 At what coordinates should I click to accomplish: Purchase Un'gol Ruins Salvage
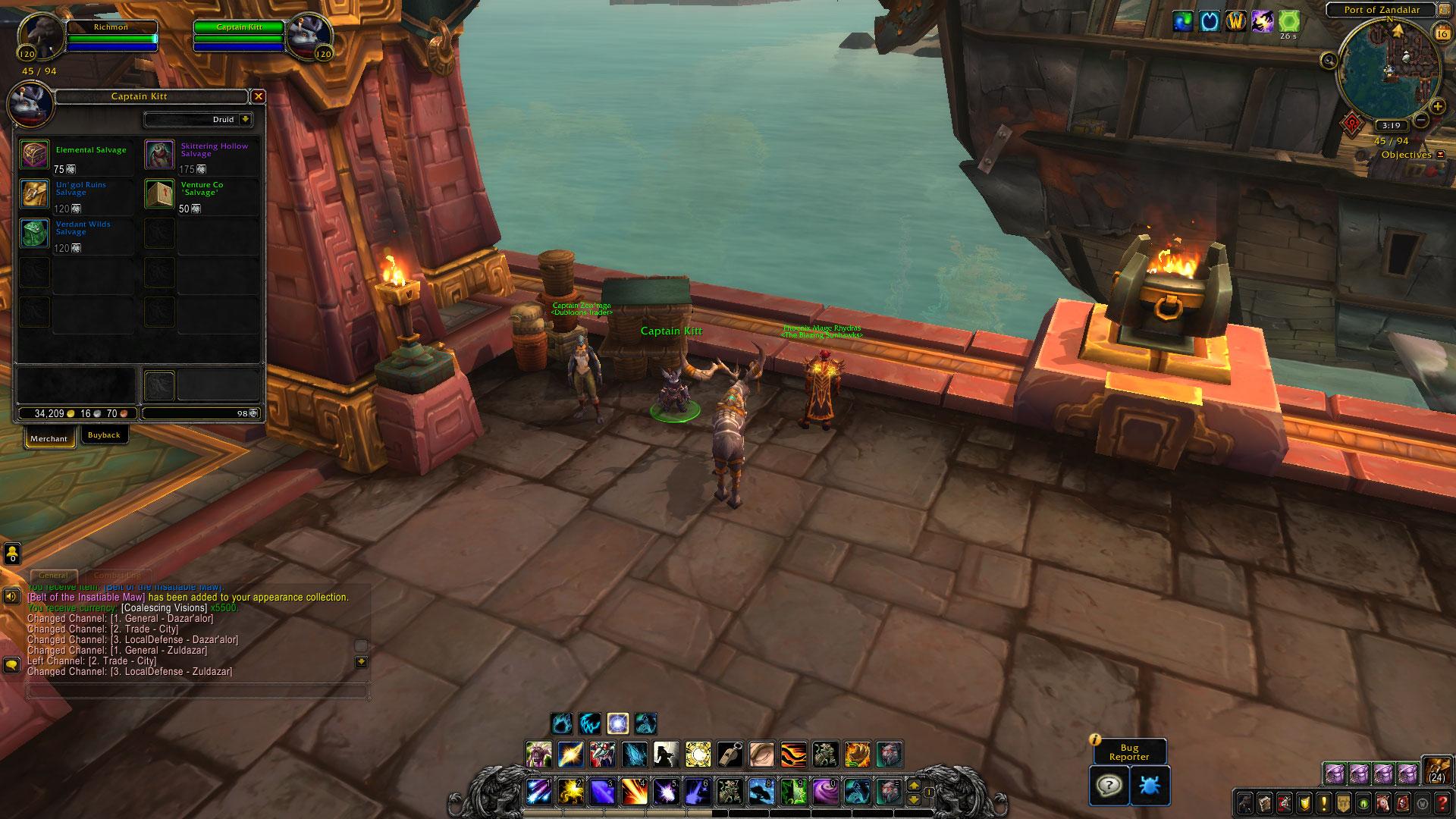35,194
